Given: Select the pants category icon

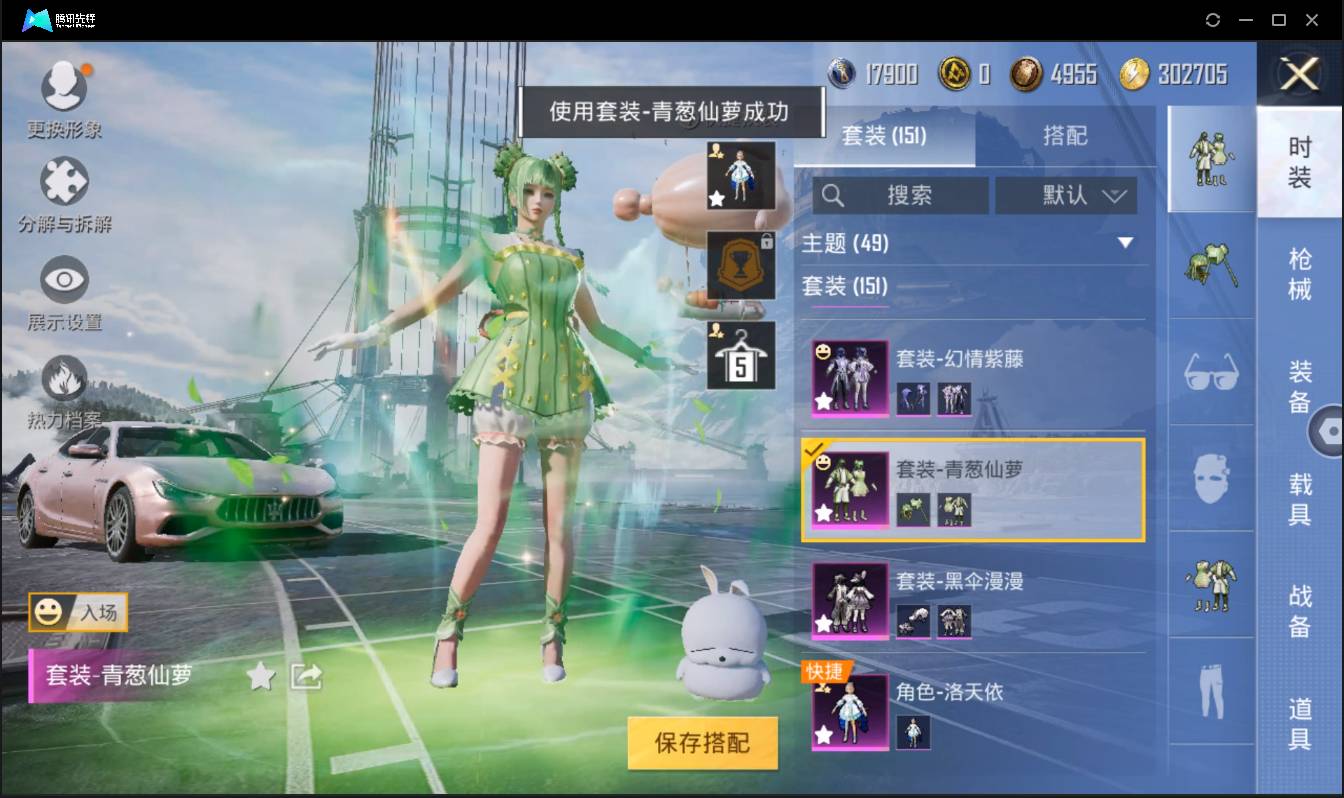Looking at the screenshot, I should [x=1211, y=690].
